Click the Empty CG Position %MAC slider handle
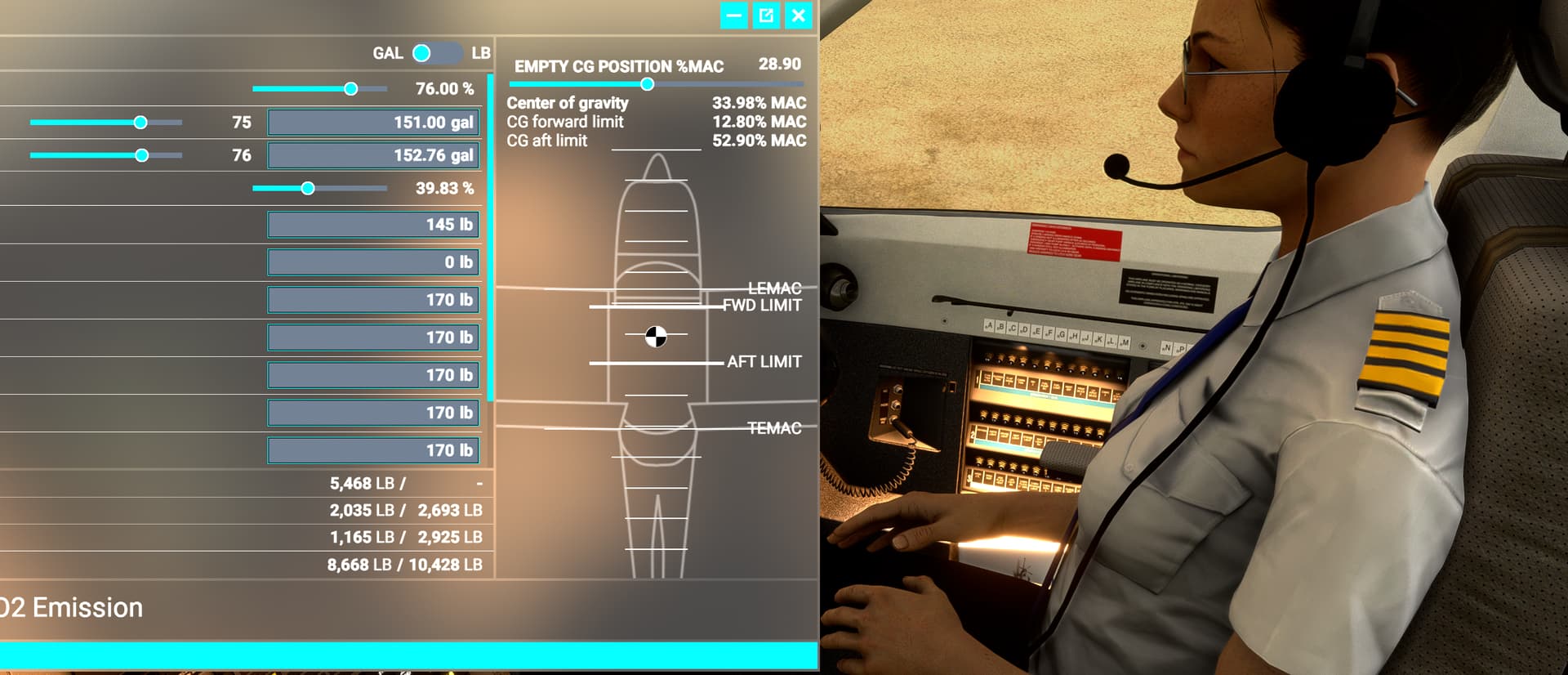Image resolution: width=1568 pixels, height=675 pixels. (648, 82)
